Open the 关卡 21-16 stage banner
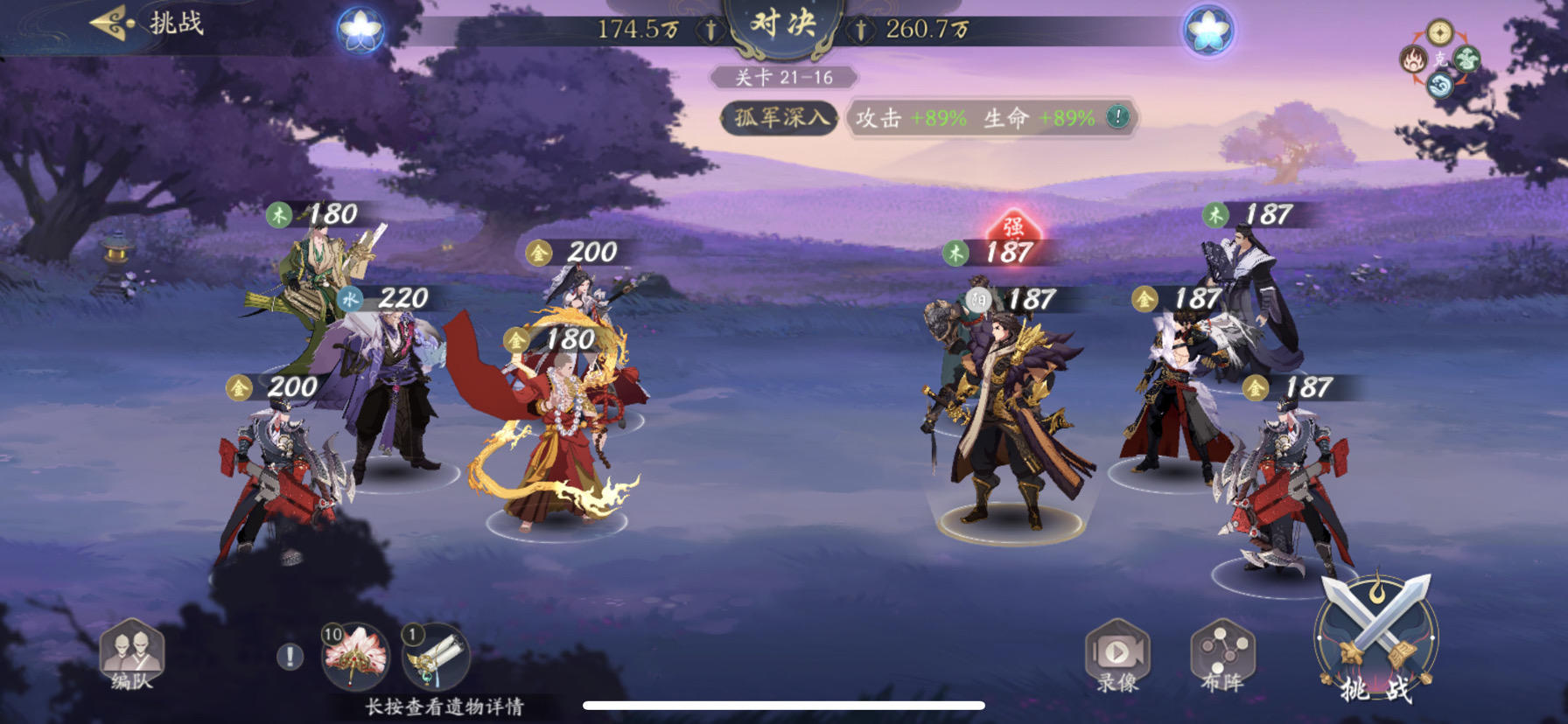This screenshot has height=724, width=1568. click(784, 77)
